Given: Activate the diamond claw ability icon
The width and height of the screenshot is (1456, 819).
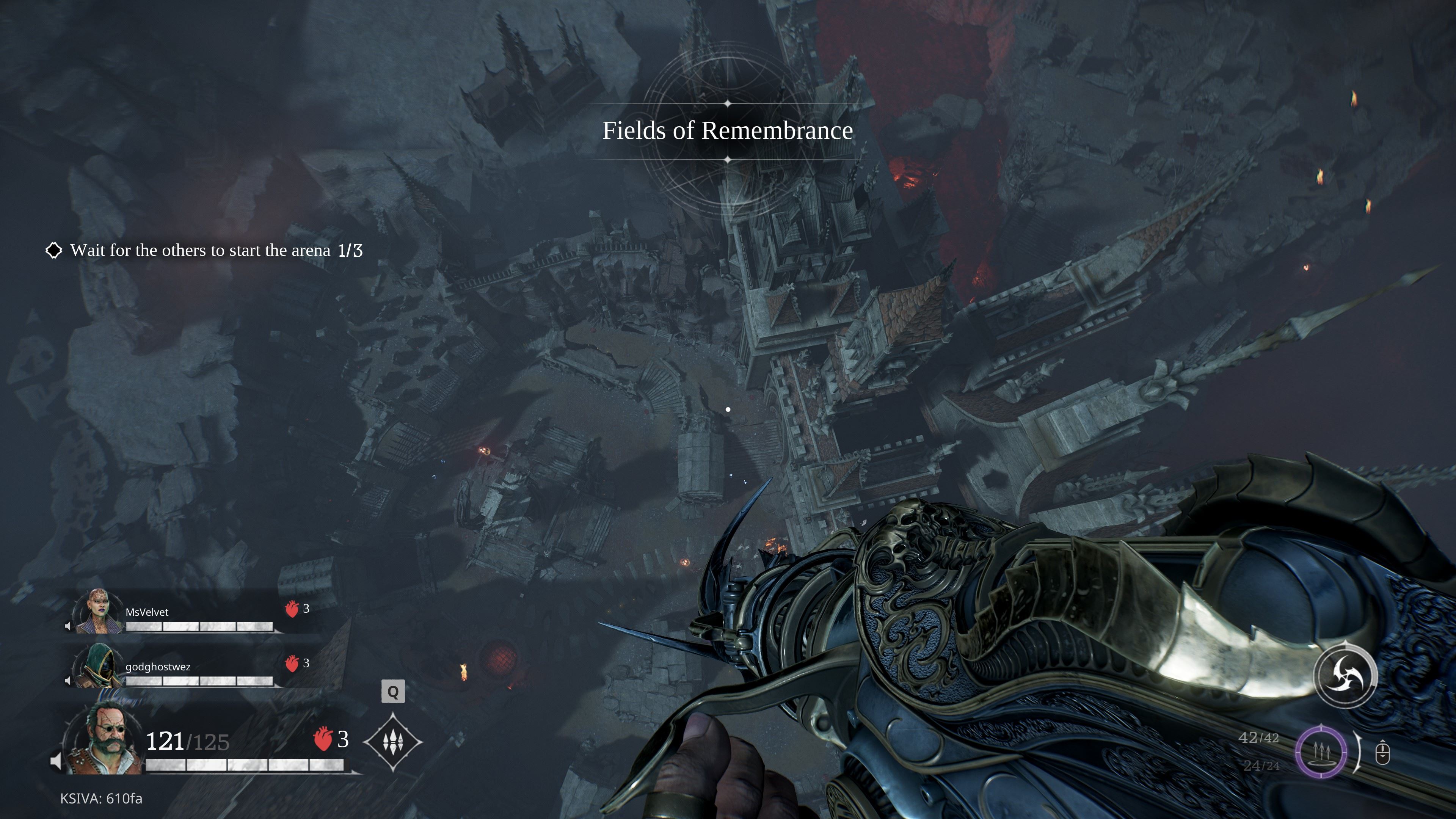Looking at the screenshot, I should tap(393, 742).
